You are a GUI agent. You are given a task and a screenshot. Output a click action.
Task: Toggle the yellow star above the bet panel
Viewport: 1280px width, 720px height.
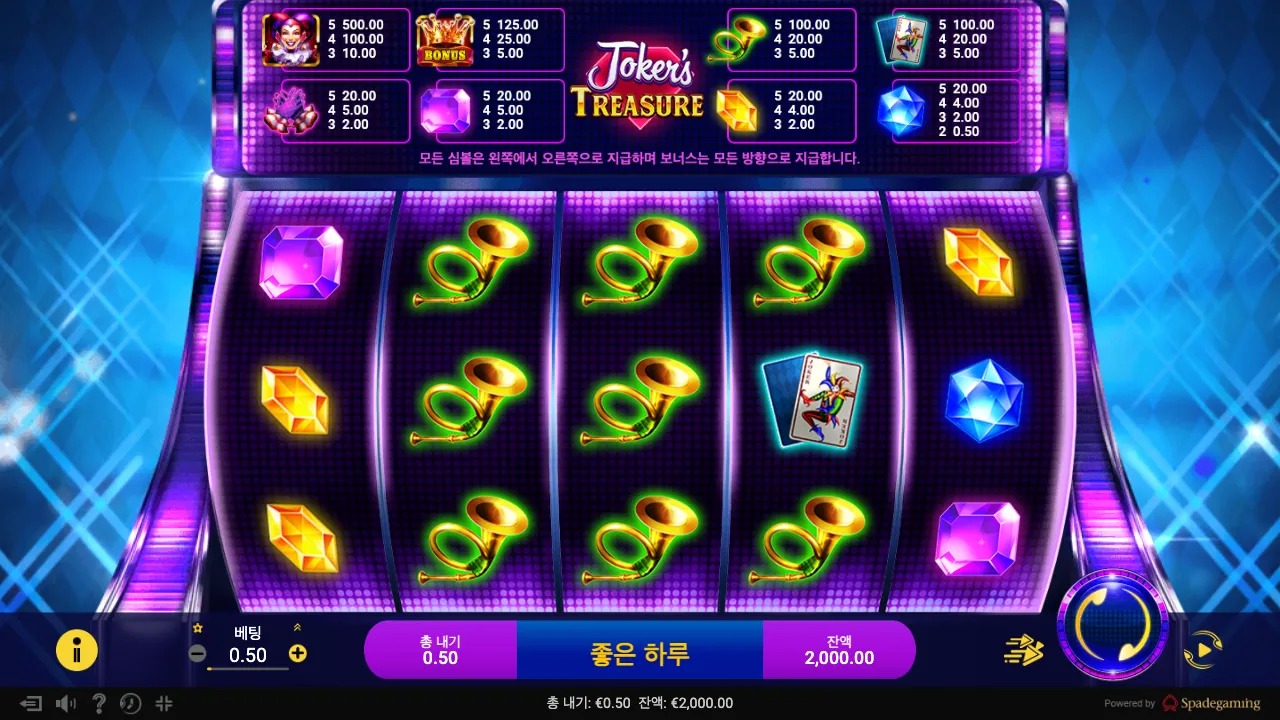[x=198, y=626]
